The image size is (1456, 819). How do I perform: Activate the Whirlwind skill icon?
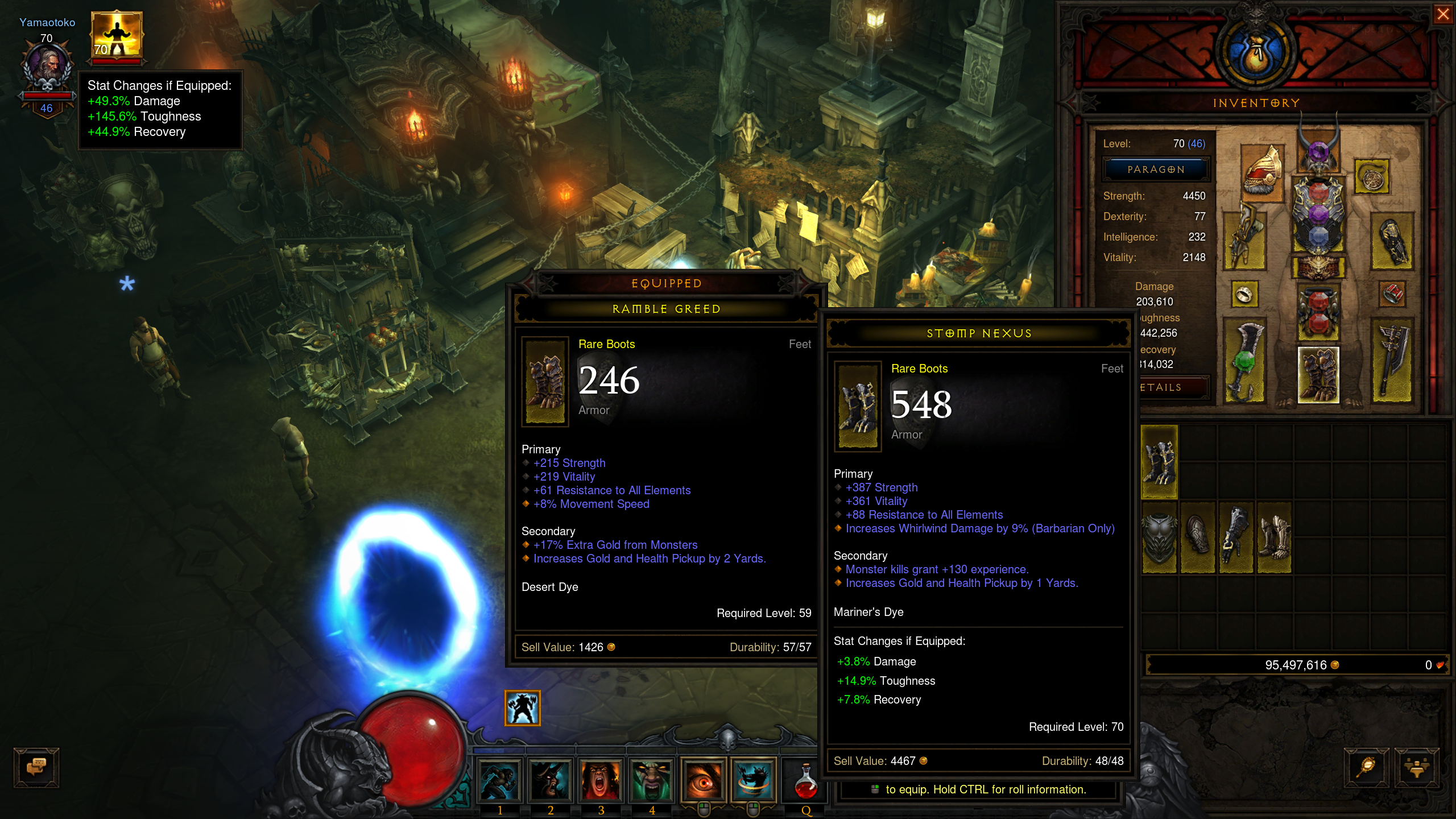coord(753,780)
